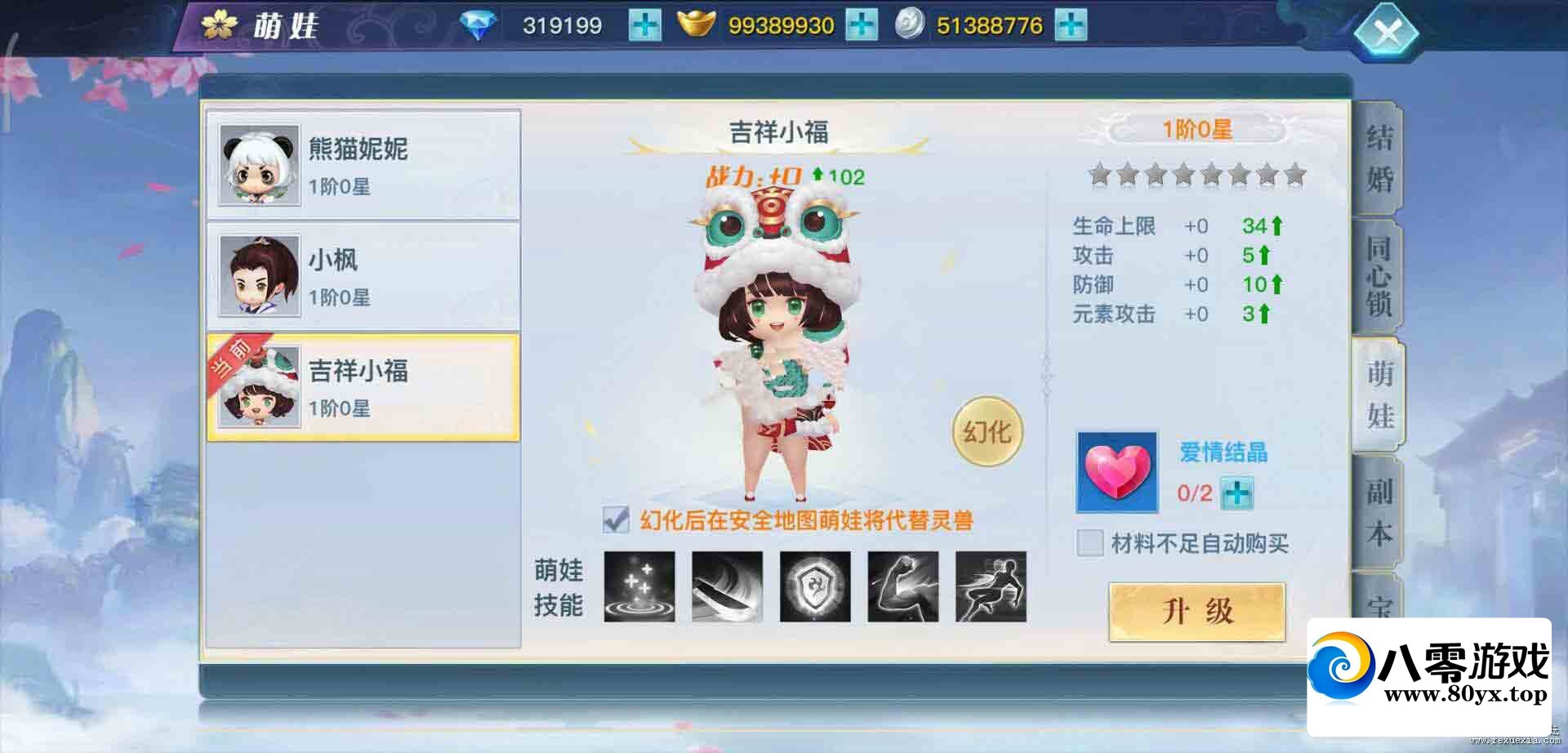Click the 爱情结晶 heart crystal icon
1568x753 pixels.
point(1118,471)
